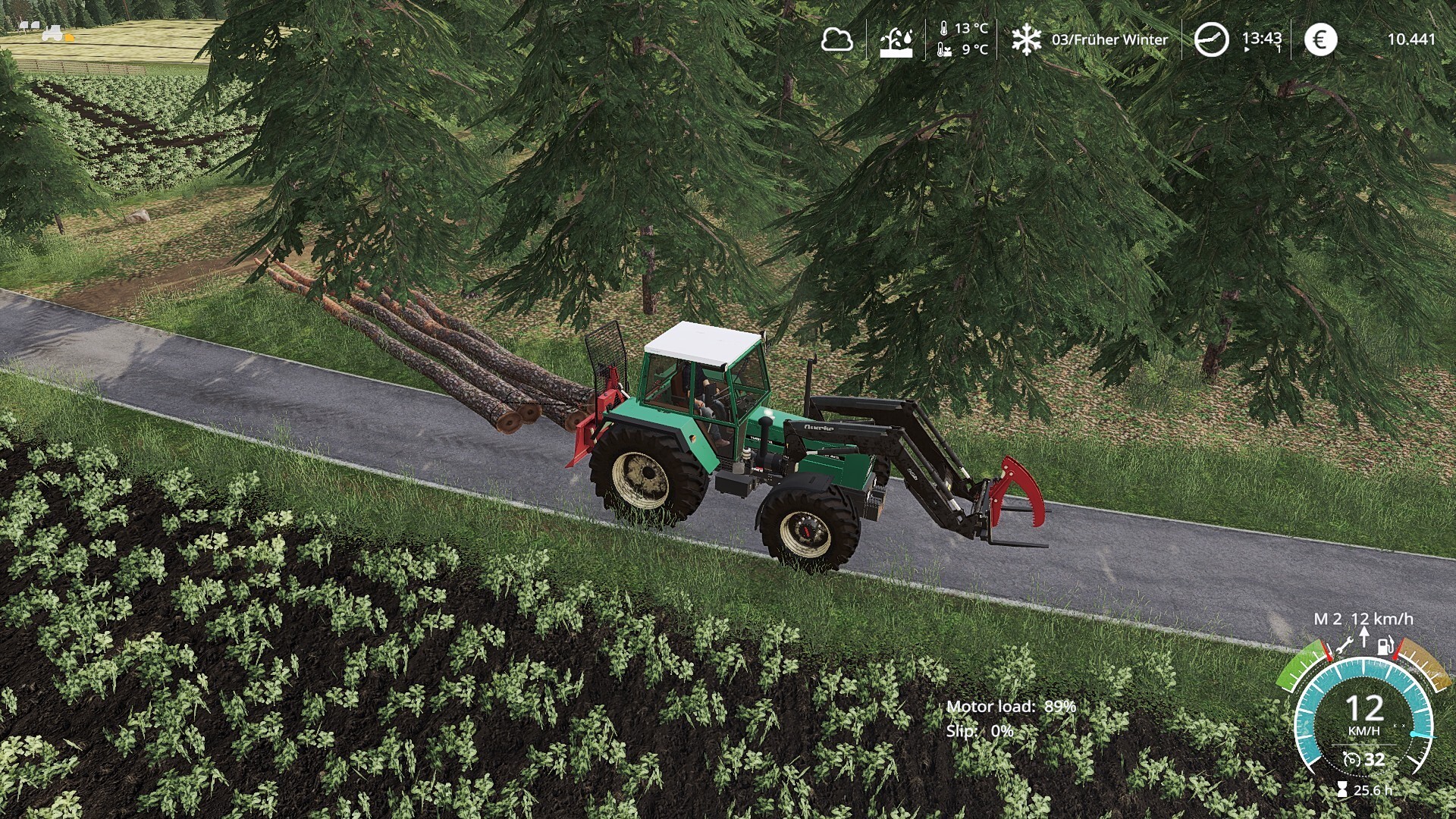The width and height of the screenshot is (1456, 819).
Task: Select the snowflake season icon
Action: pyautogui.click(x=1026, y=39)
